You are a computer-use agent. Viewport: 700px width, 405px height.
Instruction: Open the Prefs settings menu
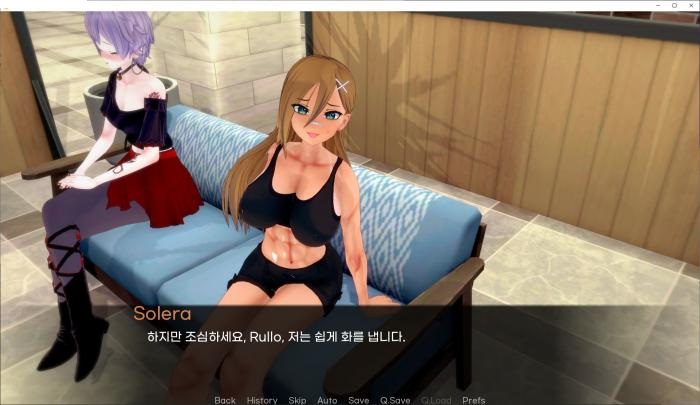pyautogui.click(x=474, y=400)
